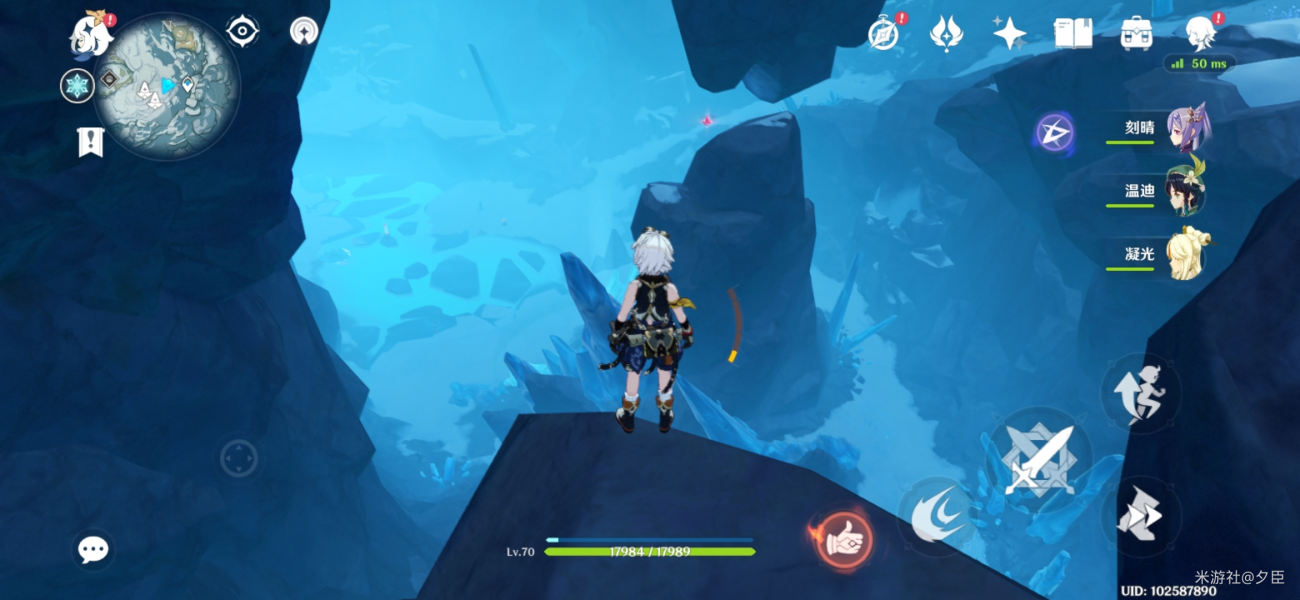1300x600 pixels.
Task: Use the elemental skill button
Action: click(x=937, y=516)
